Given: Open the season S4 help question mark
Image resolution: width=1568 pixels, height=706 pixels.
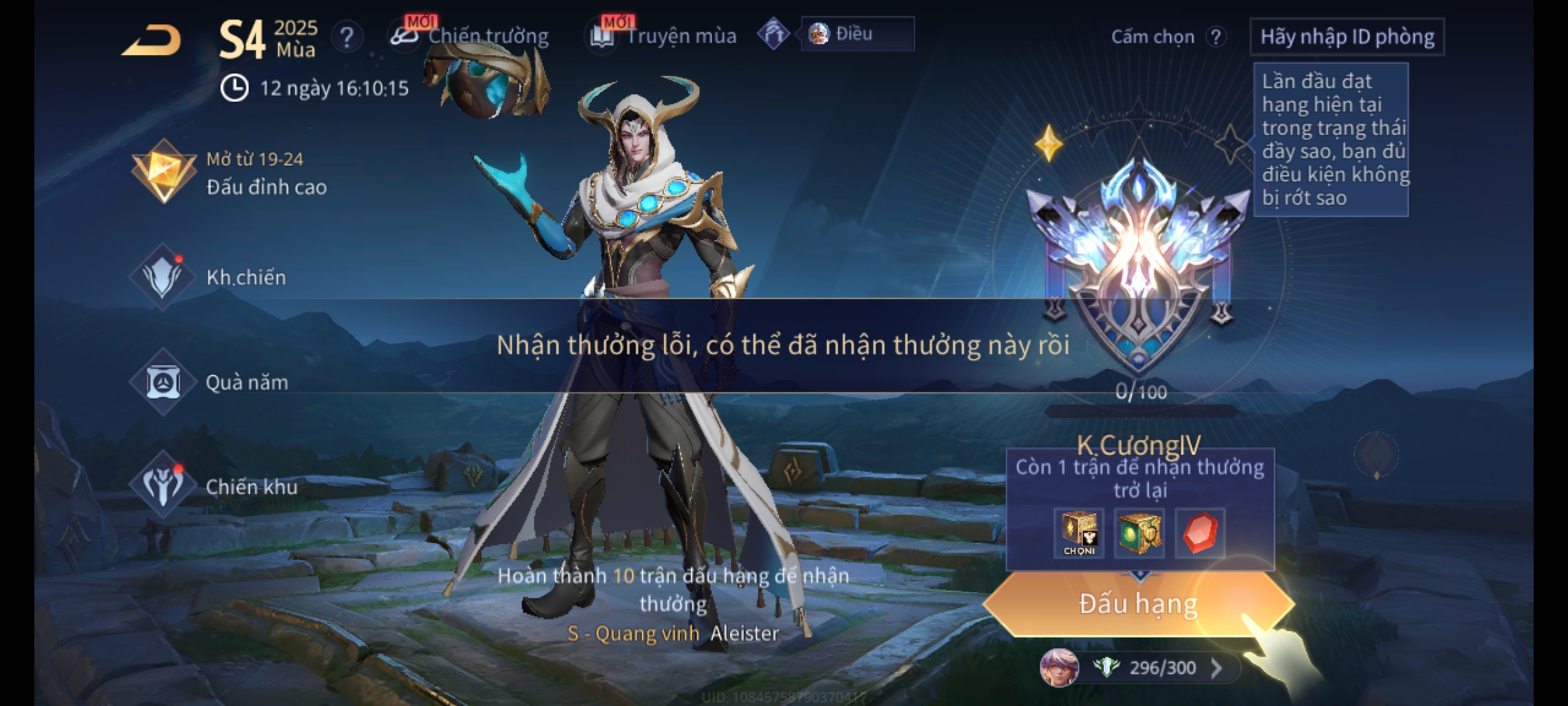Looking at the screenshot, I should [x=346, y=37].
